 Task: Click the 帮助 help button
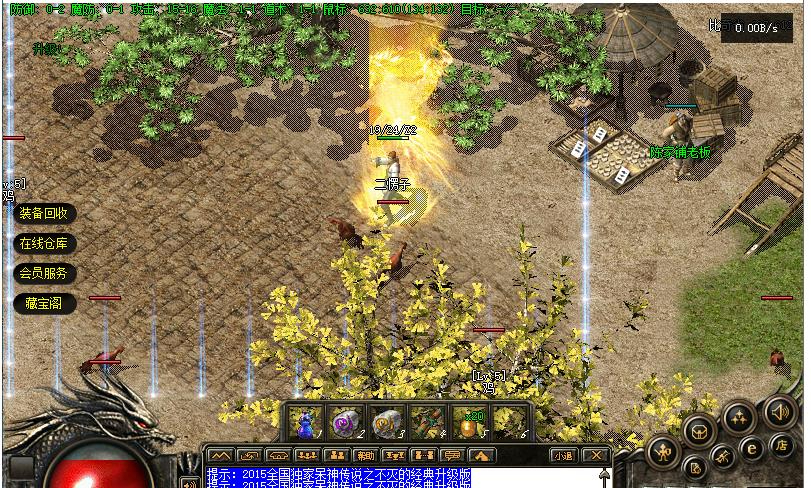click(x=366, y=455)
